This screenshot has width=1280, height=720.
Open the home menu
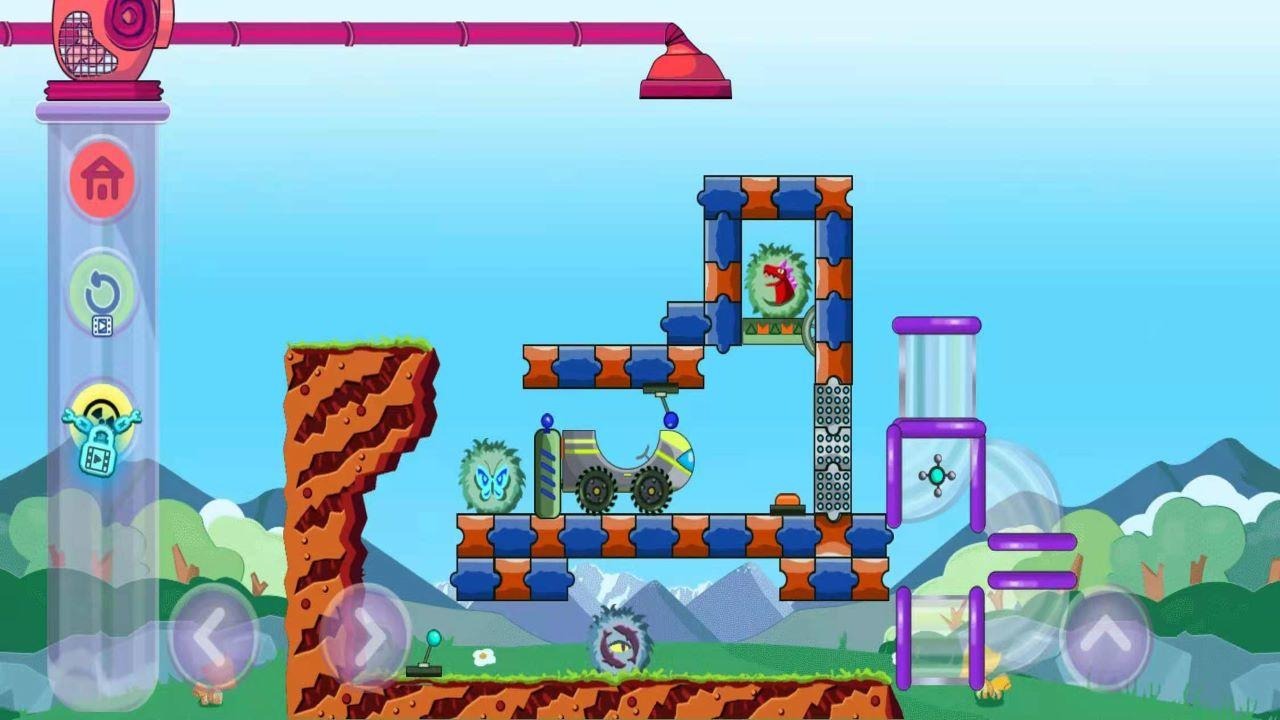click(100, 180)
